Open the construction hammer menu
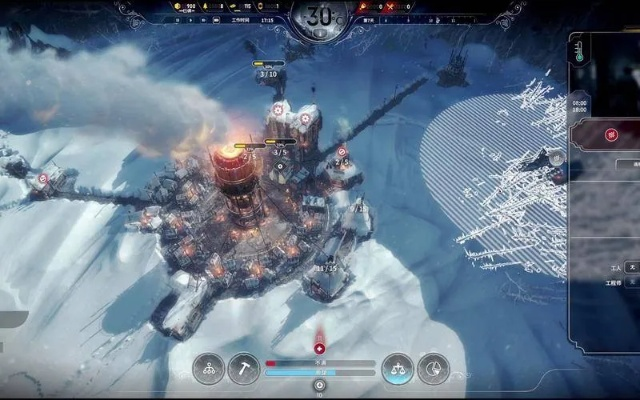The width and height of the screenshot is (640, 400). [x=244, y=368]
